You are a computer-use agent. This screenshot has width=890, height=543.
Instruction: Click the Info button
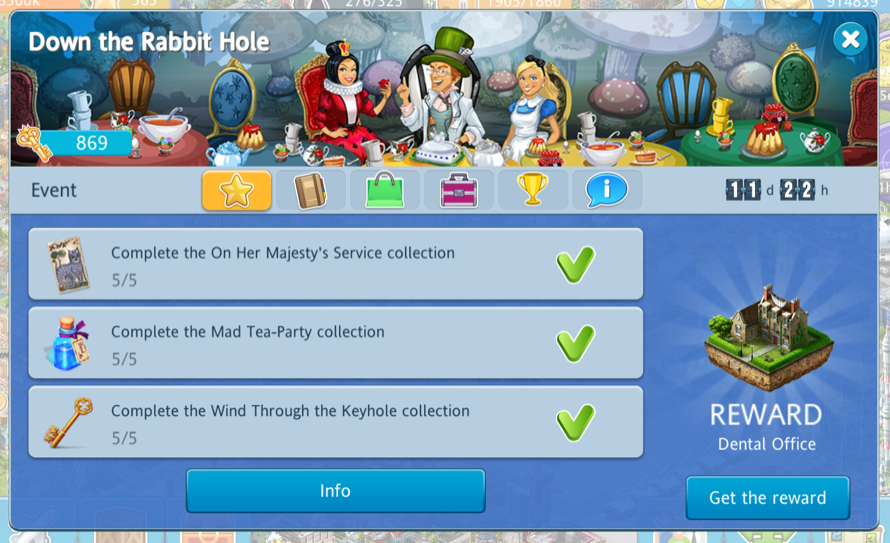pos(335,491)
